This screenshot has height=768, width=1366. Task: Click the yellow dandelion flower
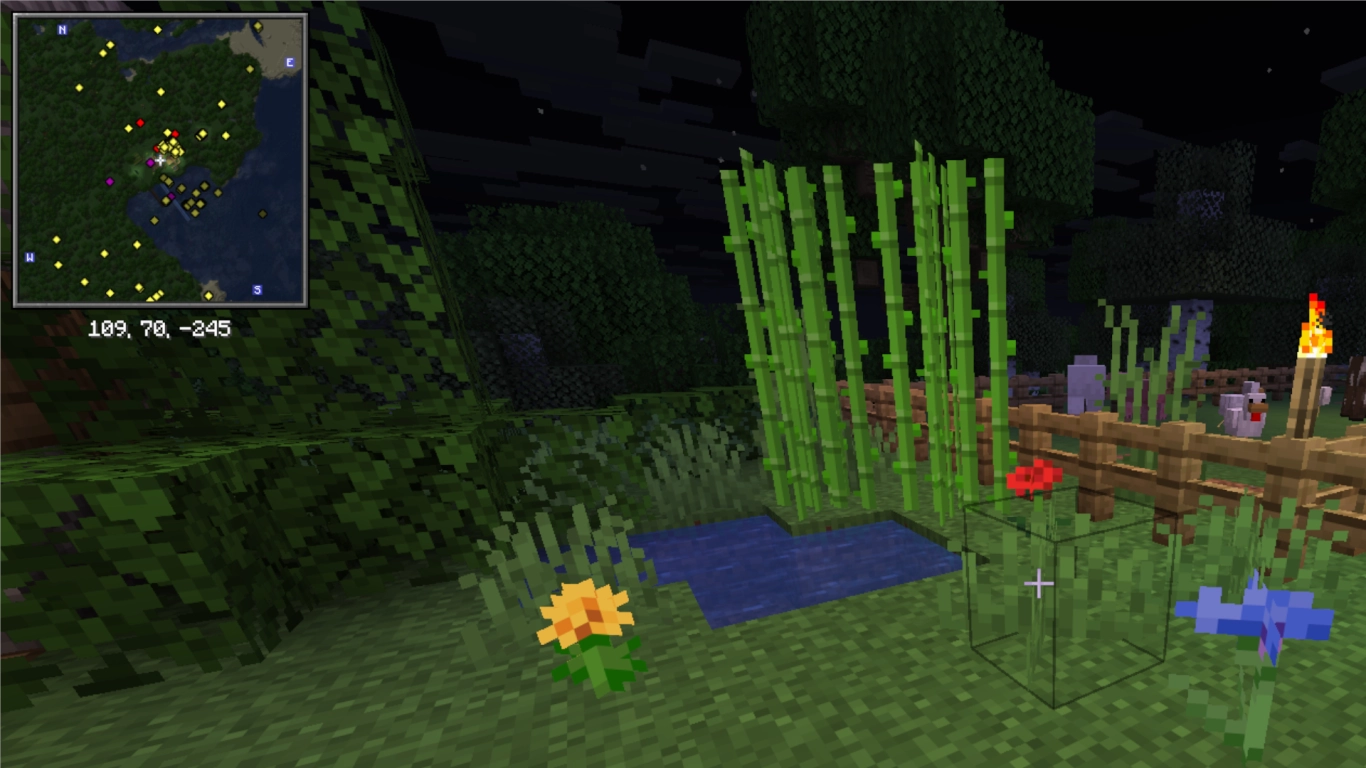[583, 613]
